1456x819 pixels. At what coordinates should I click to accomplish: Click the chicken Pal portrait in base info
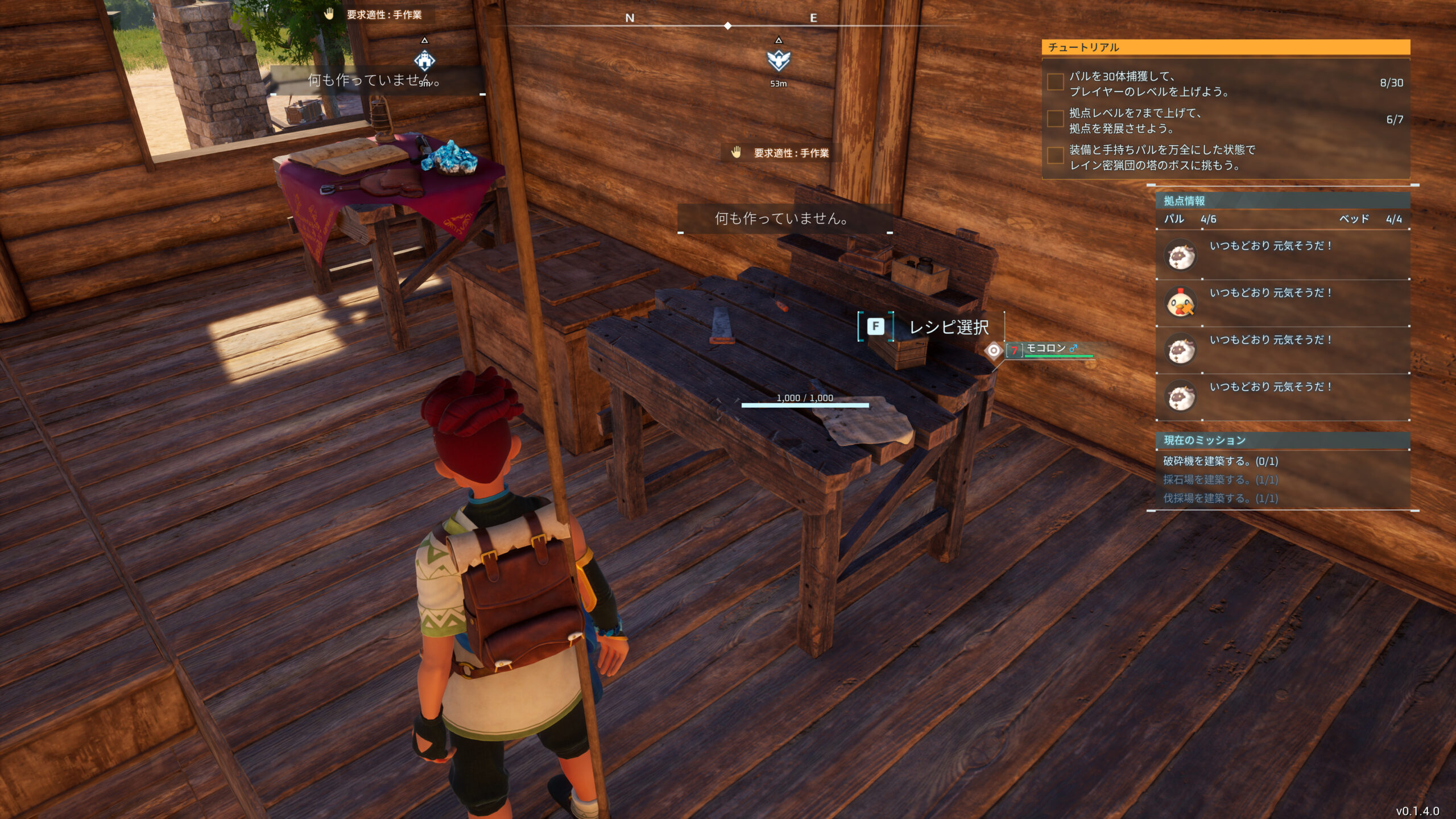click(x=1181, y=302)
